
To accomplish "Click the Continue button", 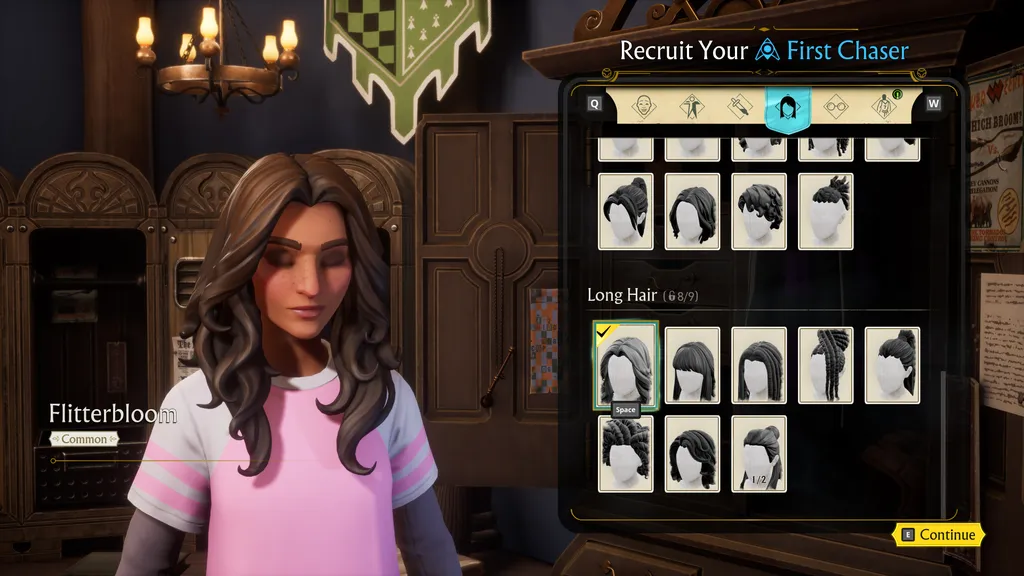I will click(938, 535).
